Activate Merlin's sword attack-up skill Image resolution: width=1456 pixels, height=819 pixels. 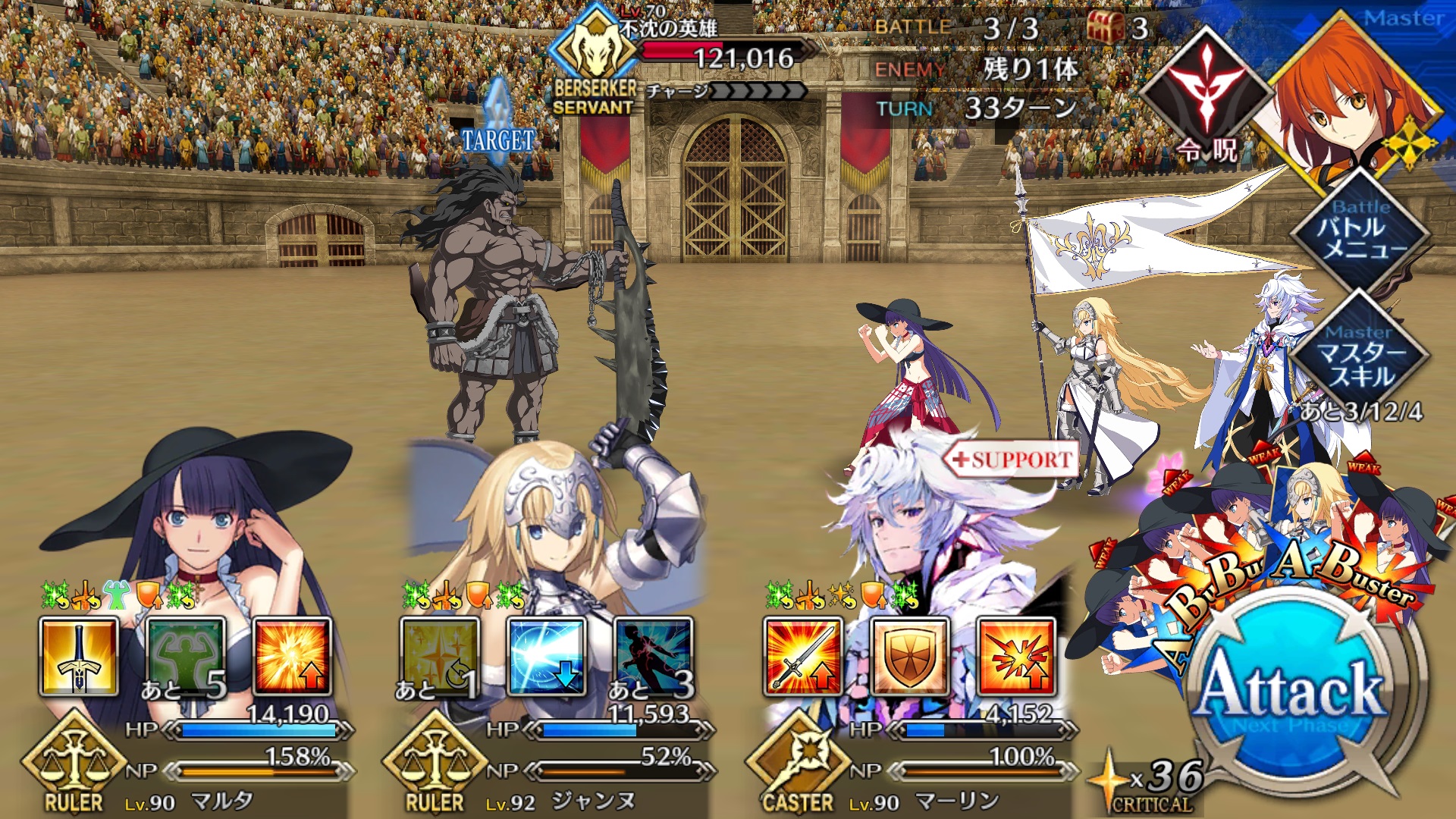(803, 657)
